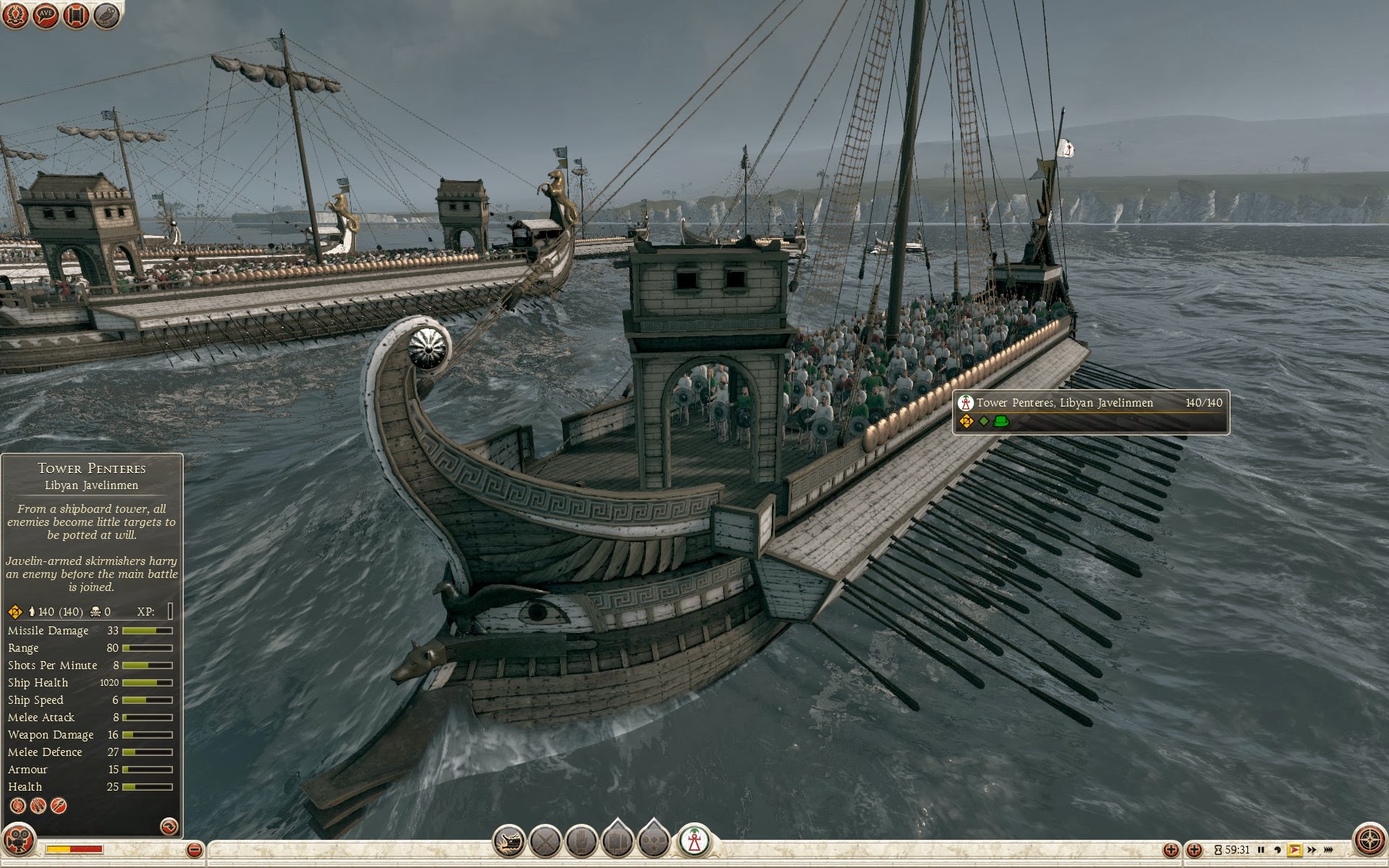Viewport: 1389px width, 868px height.
Task: Open the owl advisor button
Action: point(107,15)
